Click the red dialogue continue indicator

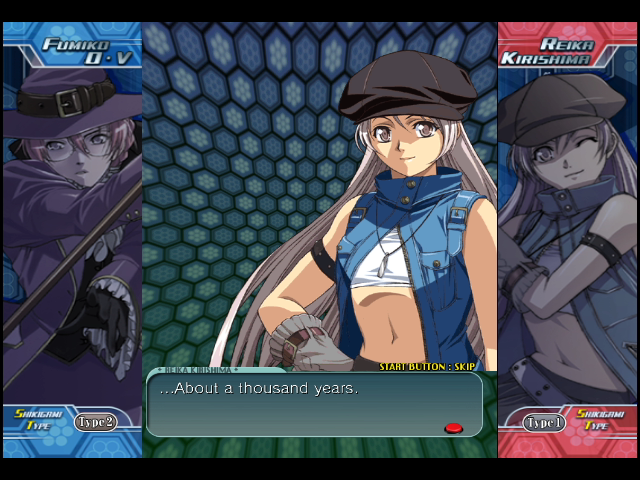(x=453, y=428)
